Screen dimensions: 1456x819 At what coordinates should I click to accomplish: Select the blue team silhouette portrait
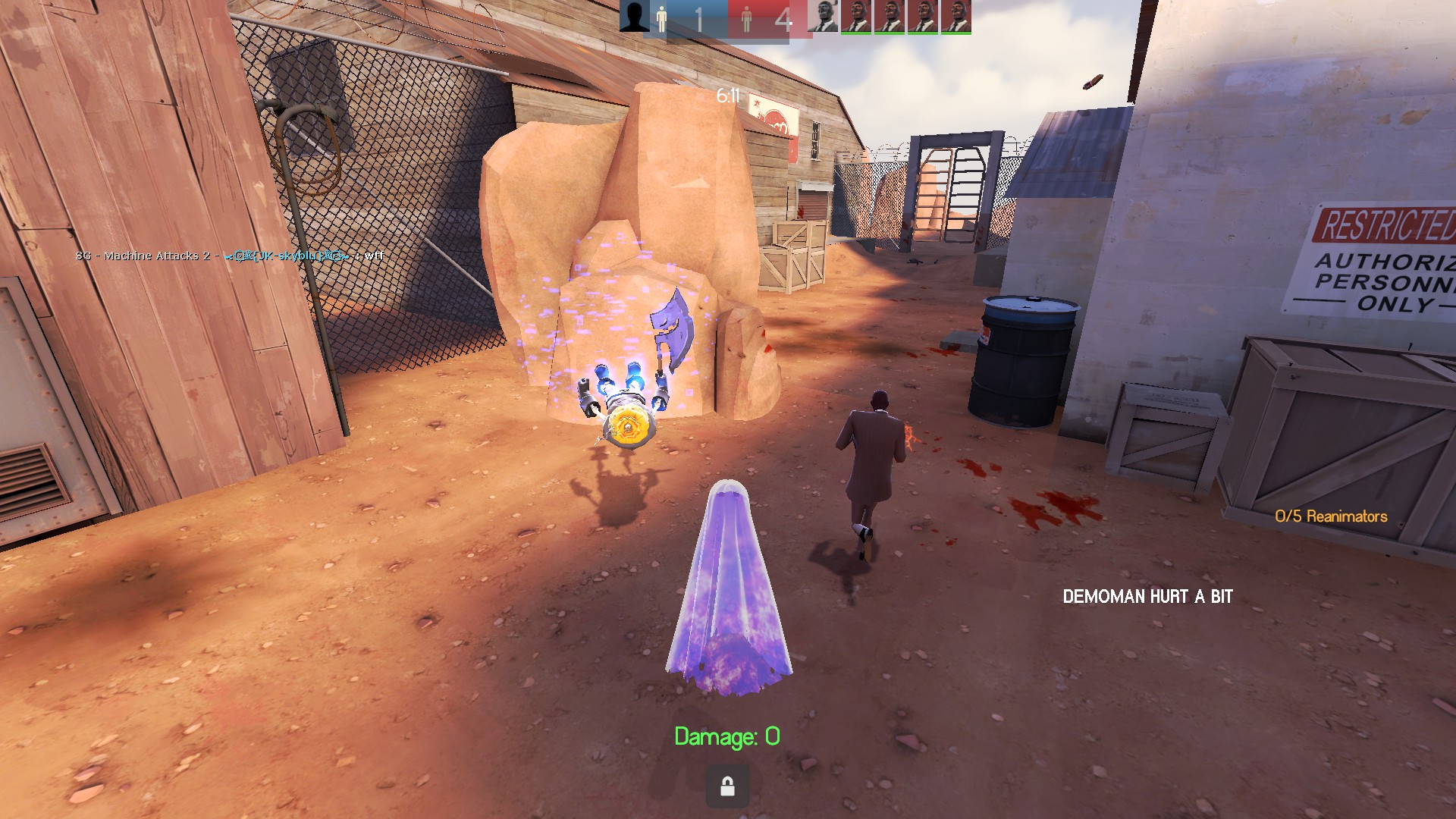(634, 16)
